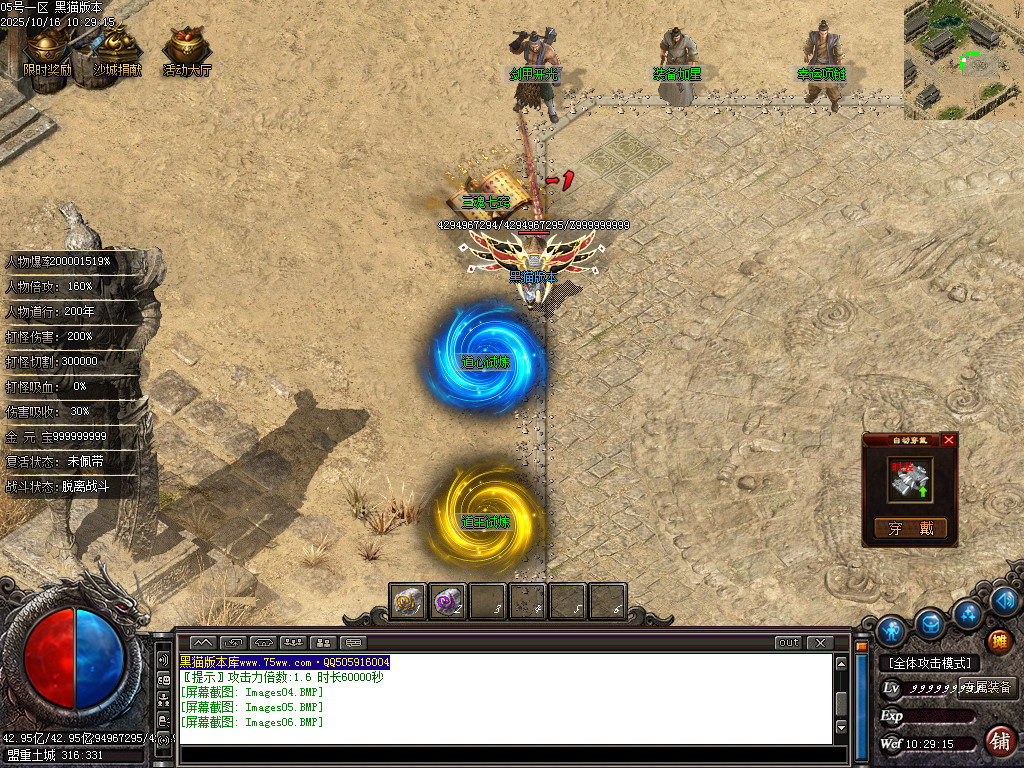
Task: Open the bag round button
Action: [930, 622]
